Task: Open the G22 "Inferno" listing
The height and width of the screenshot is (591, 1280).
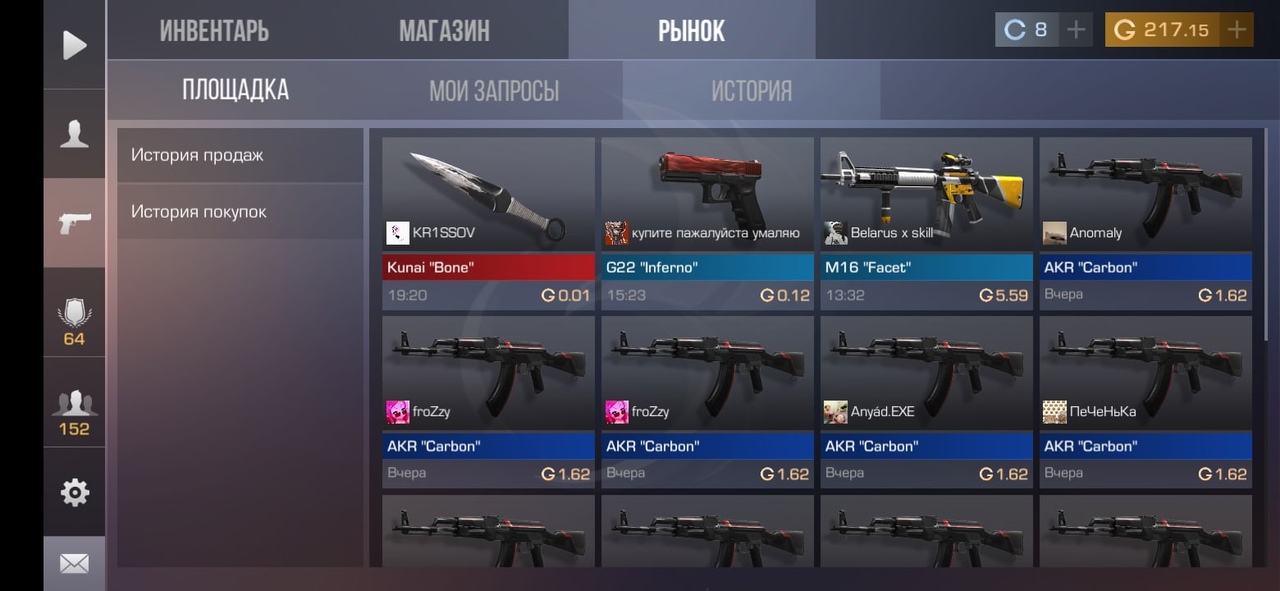Action: (707, 222)
